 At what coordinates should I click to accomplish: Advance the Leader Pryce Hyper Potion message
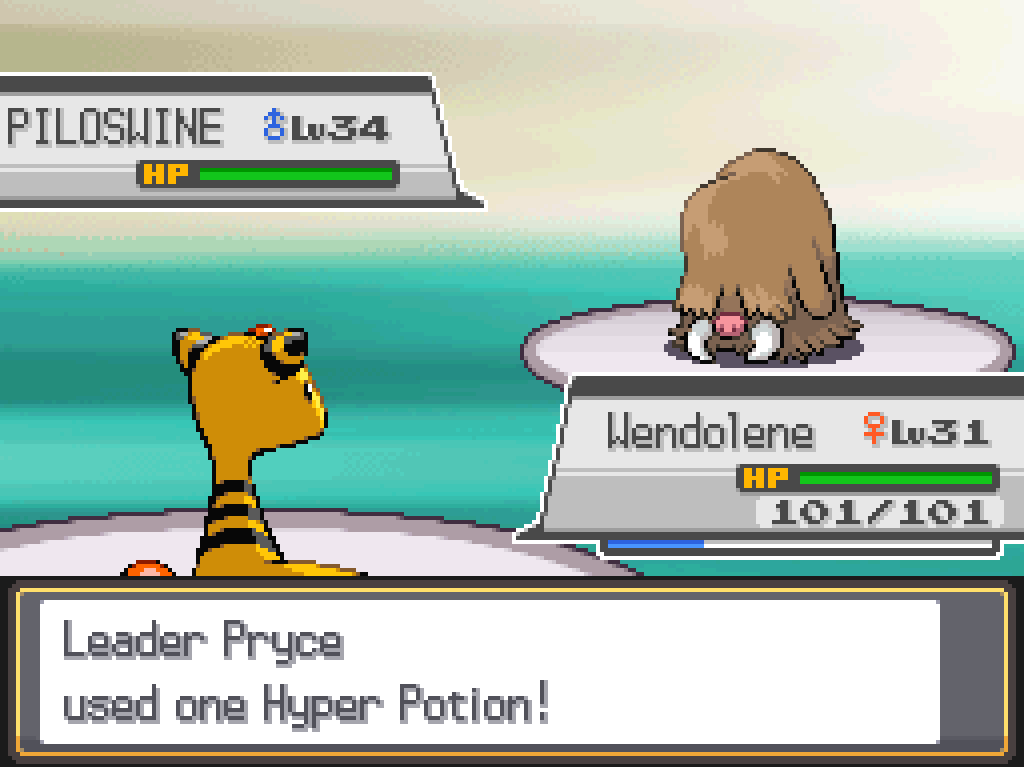click(x=490, y=672)
